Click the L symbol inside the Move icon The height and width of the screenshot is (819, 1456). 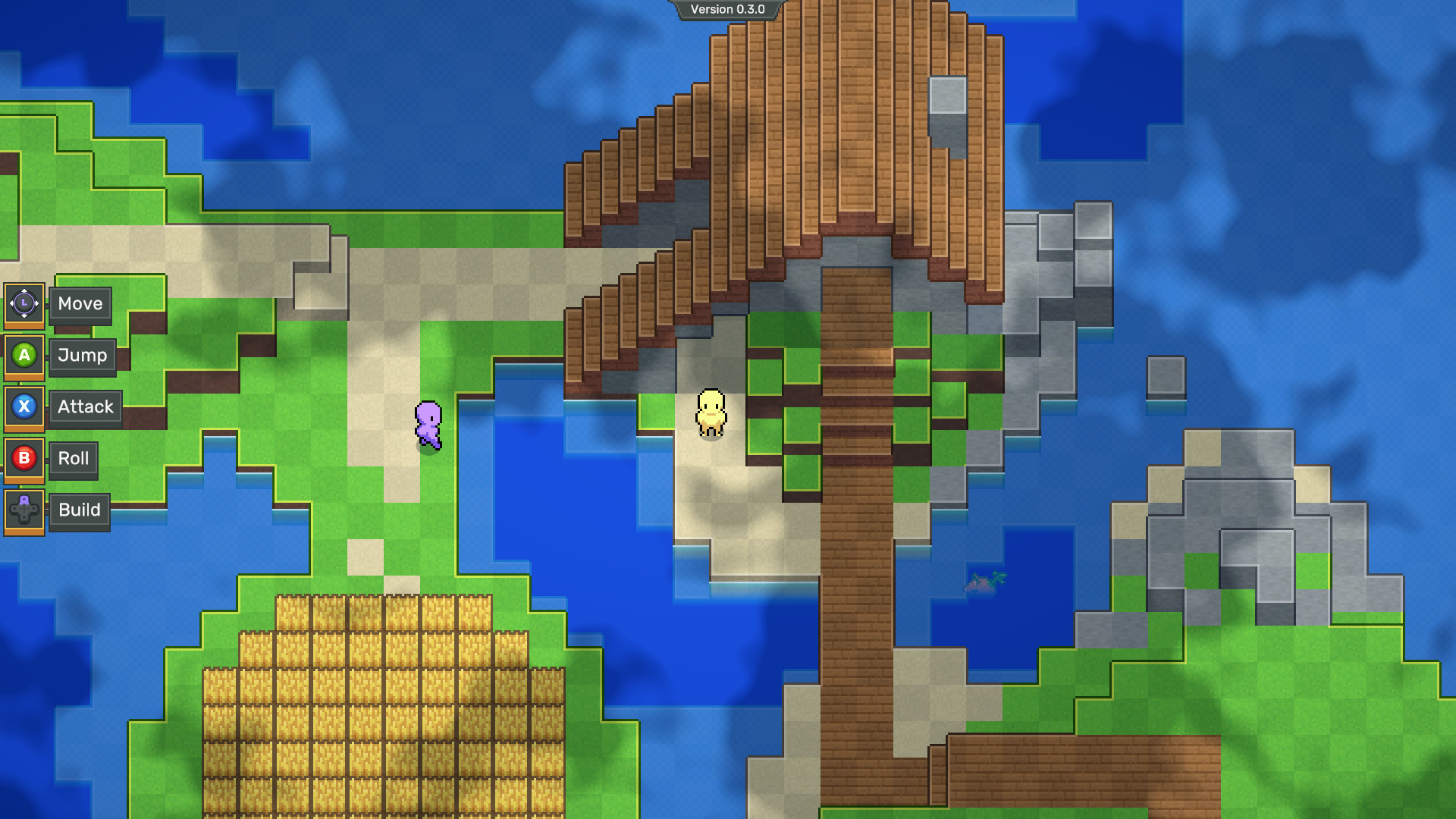tap(25, 304)
